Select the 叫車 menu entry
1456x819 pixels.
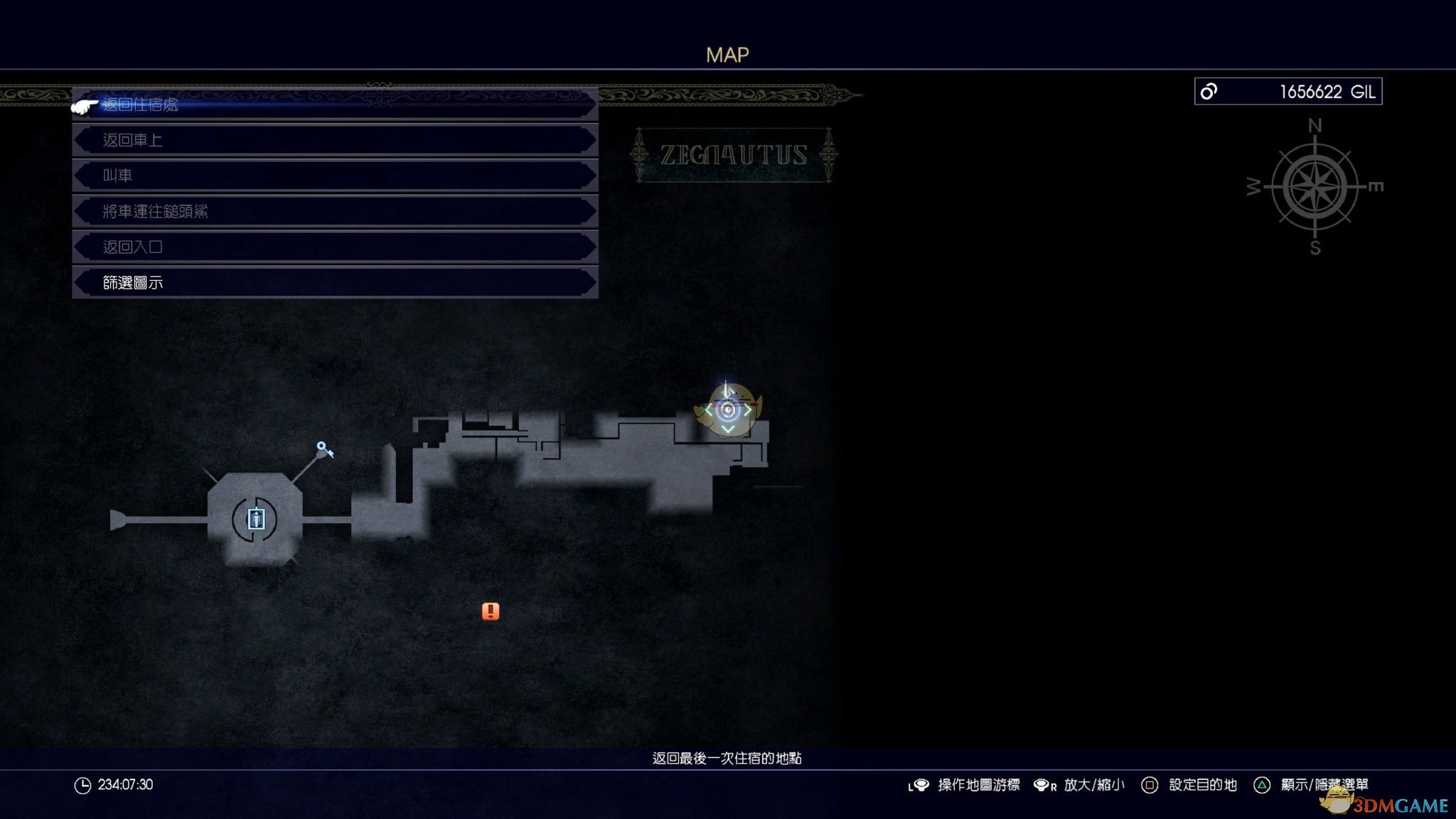(x=334, y=176)
